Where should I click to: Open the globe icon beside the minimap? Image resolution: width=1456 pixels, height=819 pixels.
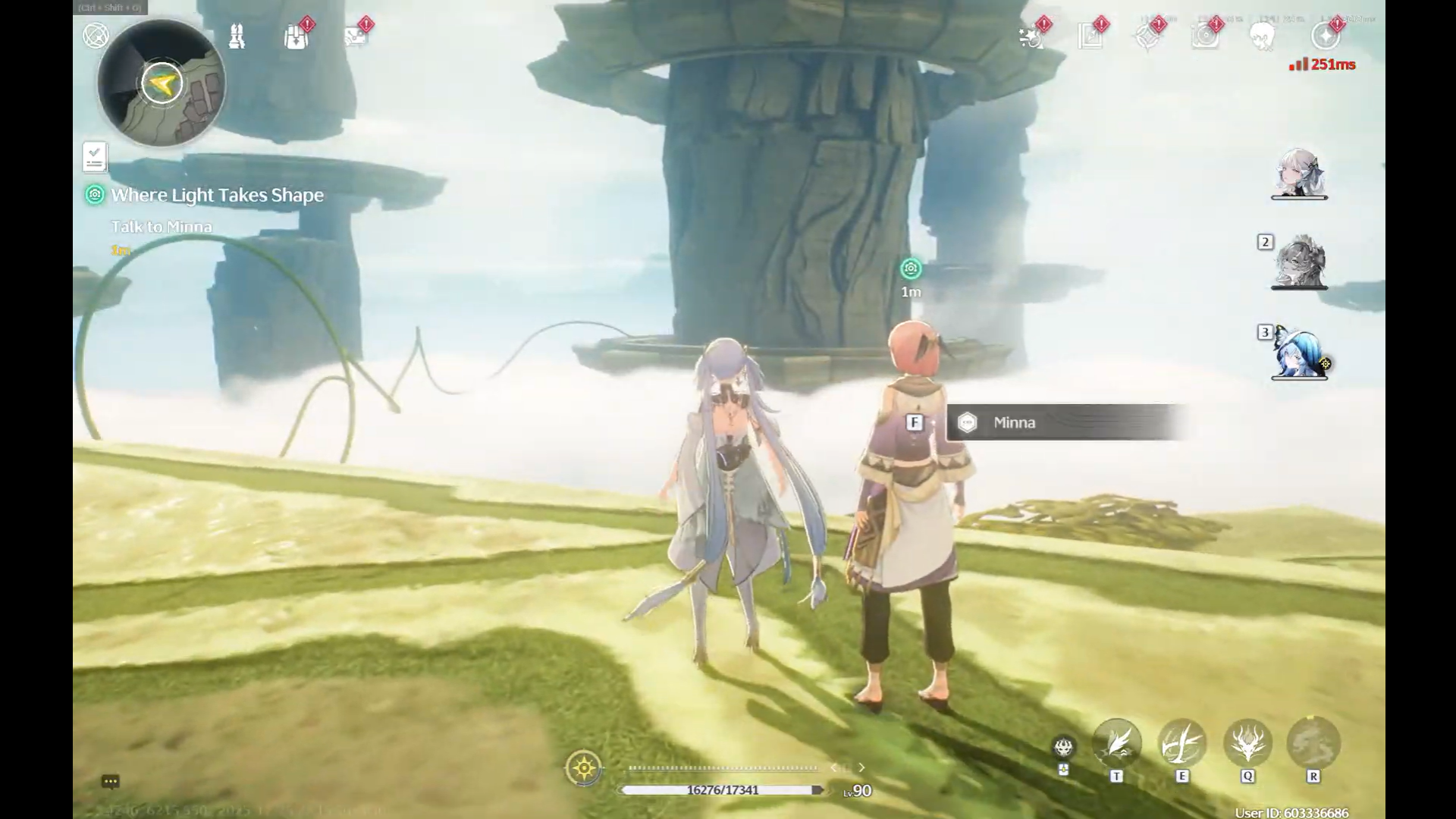coord(96,35)
